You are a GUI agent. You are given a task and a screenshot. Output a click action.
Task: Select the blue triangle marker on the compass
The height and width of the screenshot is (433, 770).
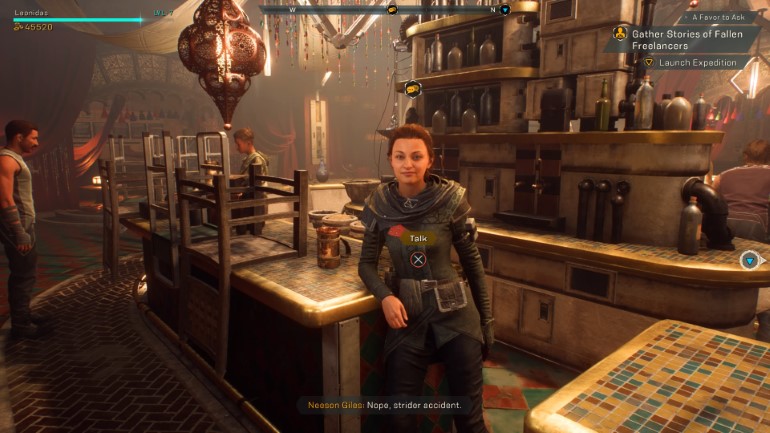[505, 10]
